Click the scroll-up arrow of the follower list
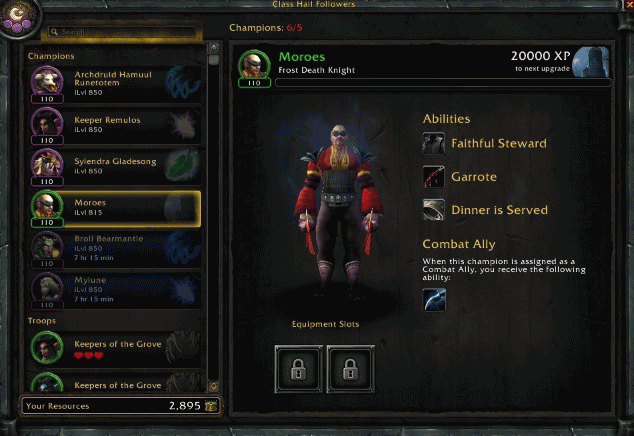 point(213,47)
